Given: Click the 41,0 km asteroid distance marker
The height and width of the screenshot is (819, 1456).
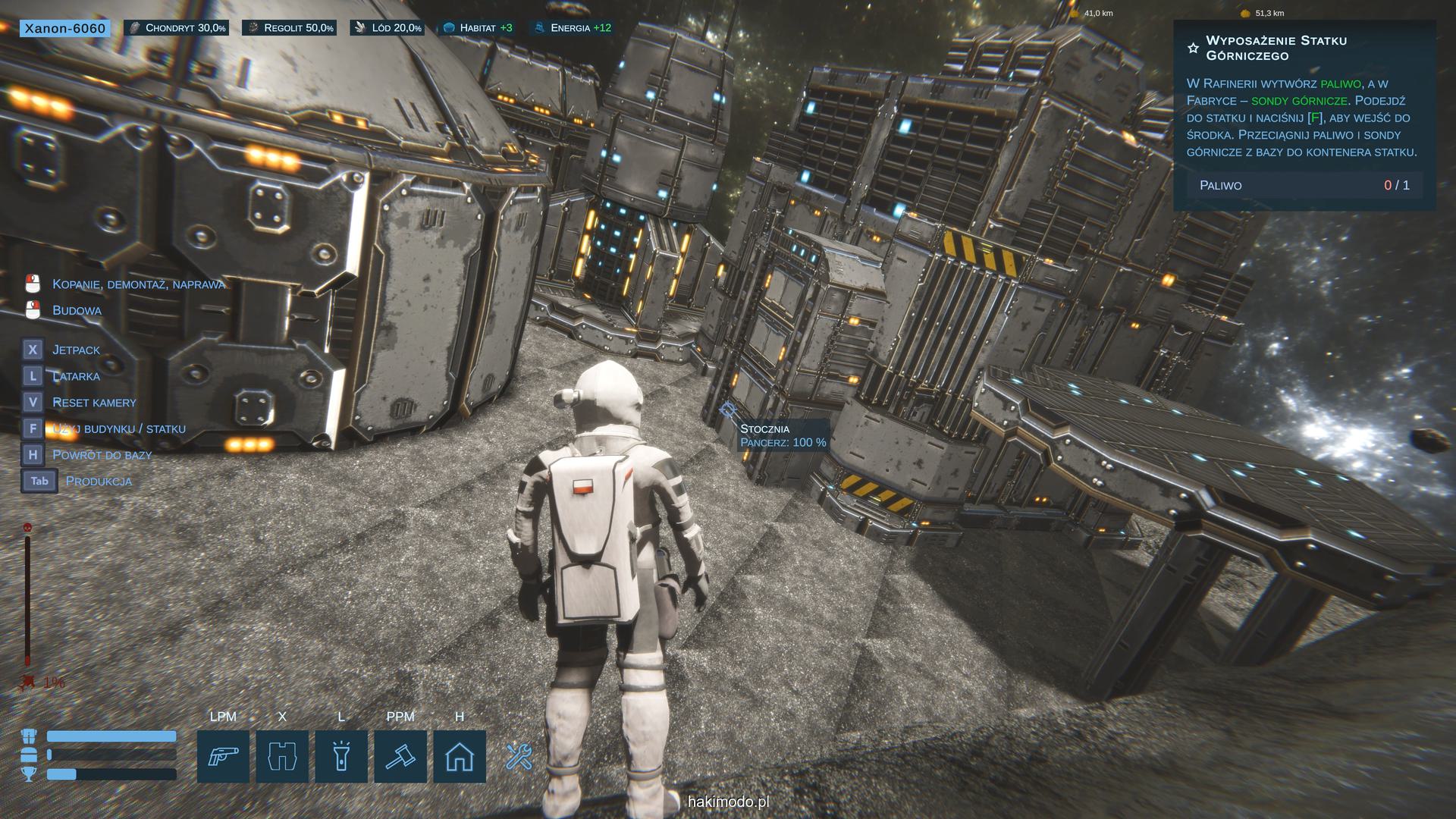Looking at the screenshot, I should (x=1091, y=13).
